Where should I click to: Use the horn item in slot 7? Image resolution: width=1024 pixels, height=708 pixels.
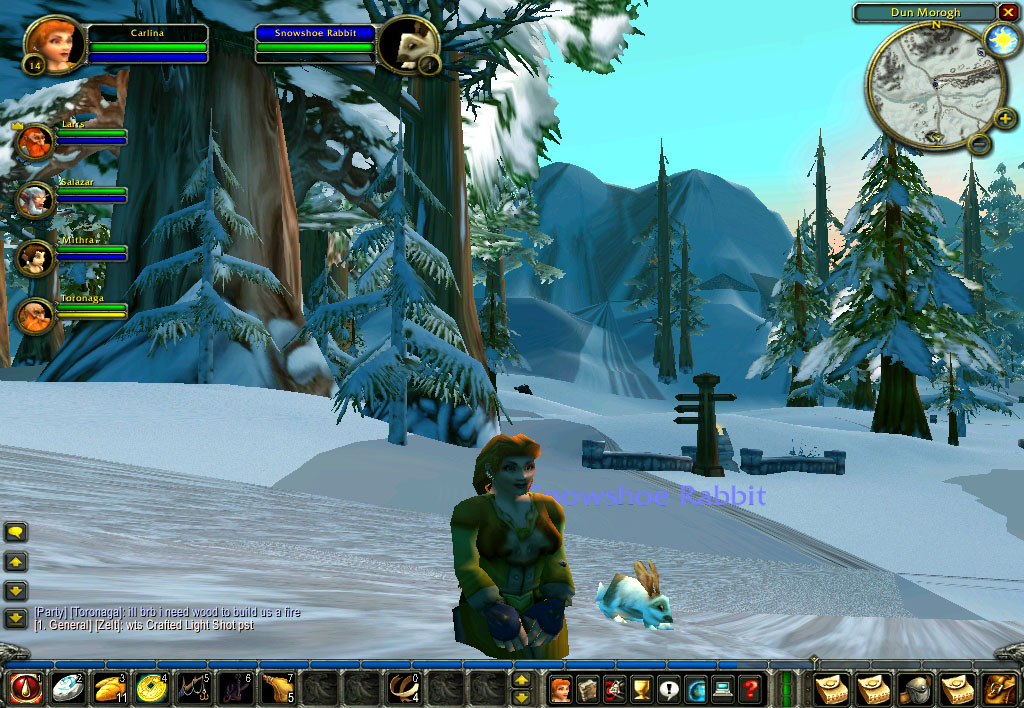tap(277, 688)
